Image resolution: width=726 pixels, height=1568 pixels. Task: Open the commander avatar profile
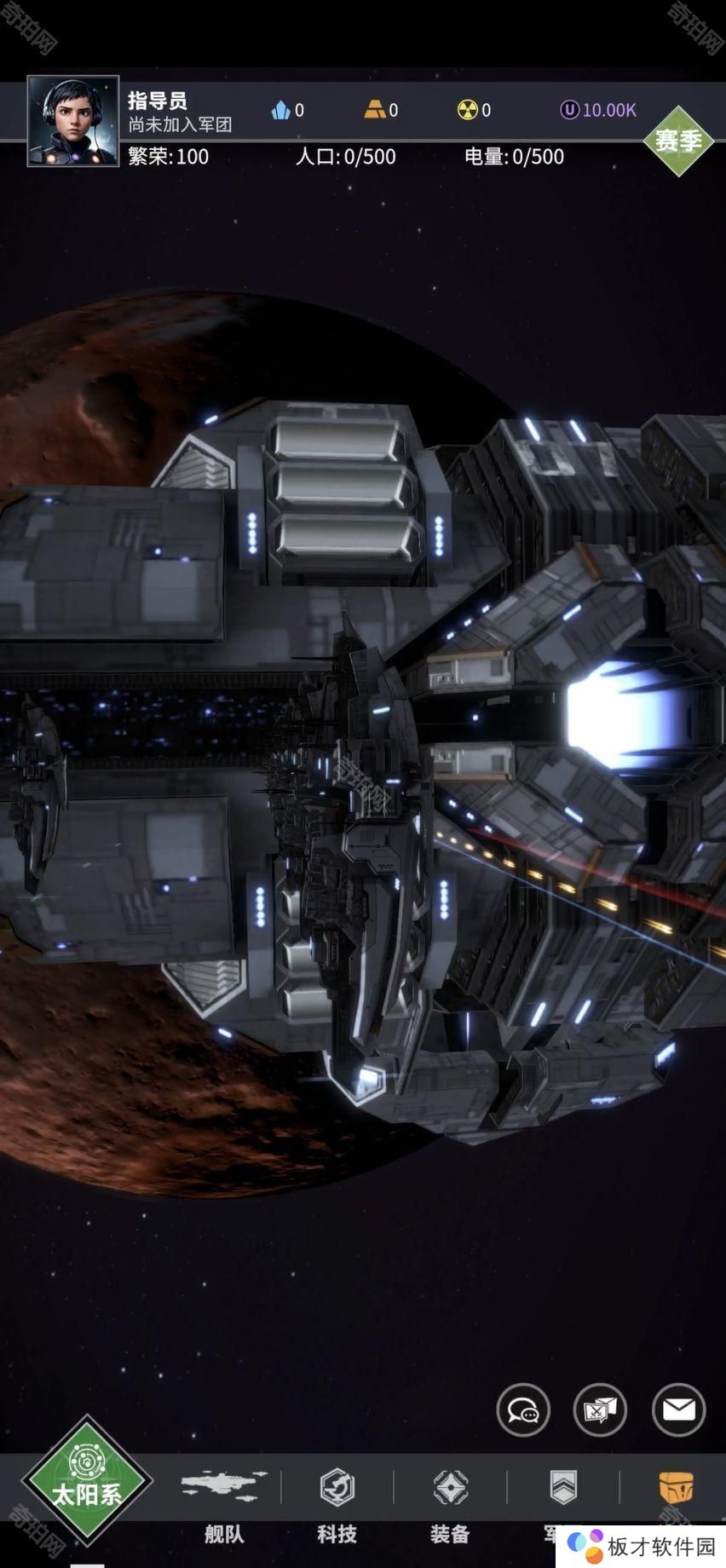click(73, 121)
